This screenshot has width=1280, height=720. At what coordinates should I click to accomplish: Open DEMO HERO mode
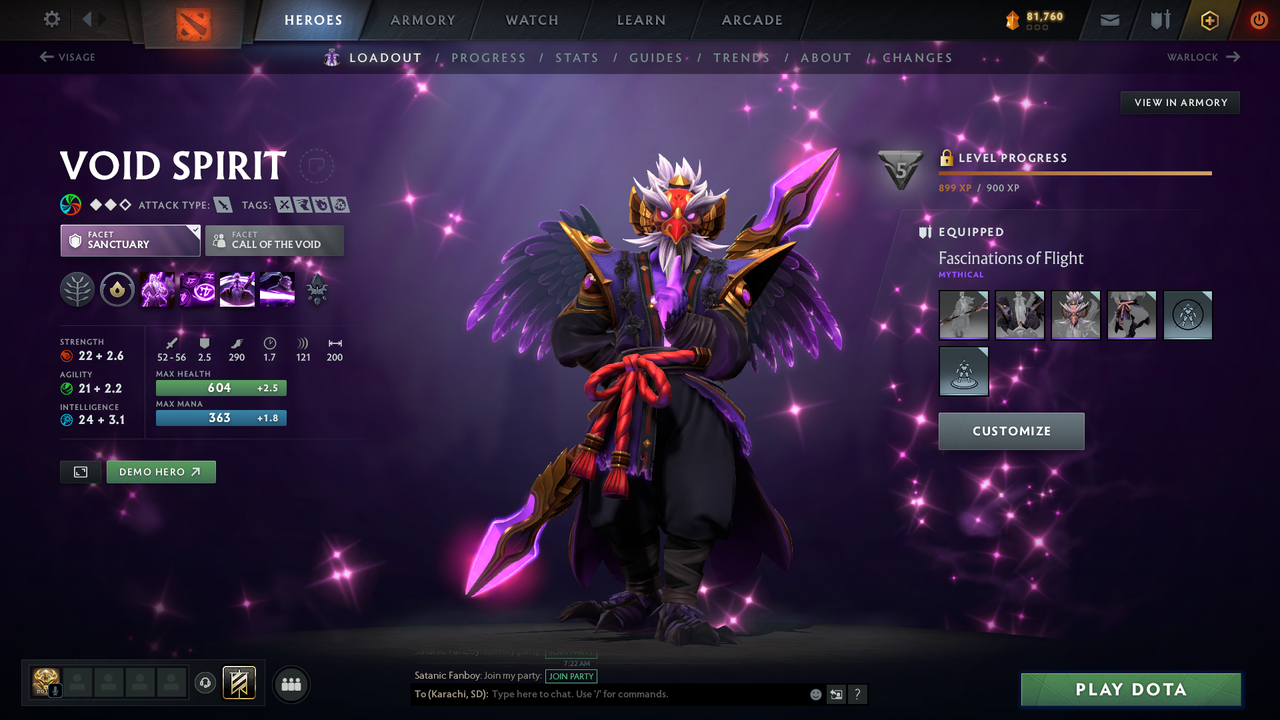(x=160, y=471)
